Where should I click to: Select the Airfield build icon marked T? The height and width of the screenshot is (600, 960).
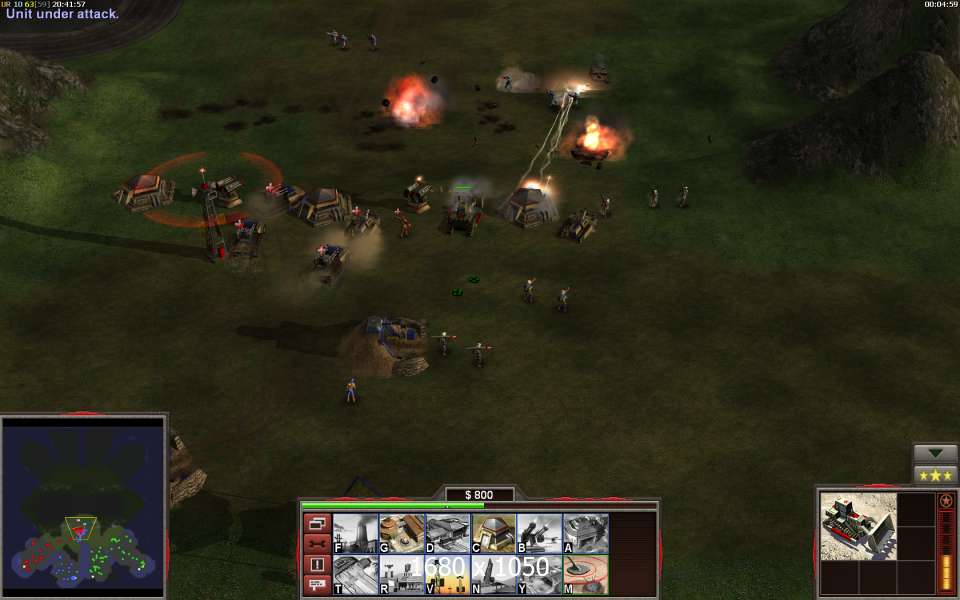354,575
